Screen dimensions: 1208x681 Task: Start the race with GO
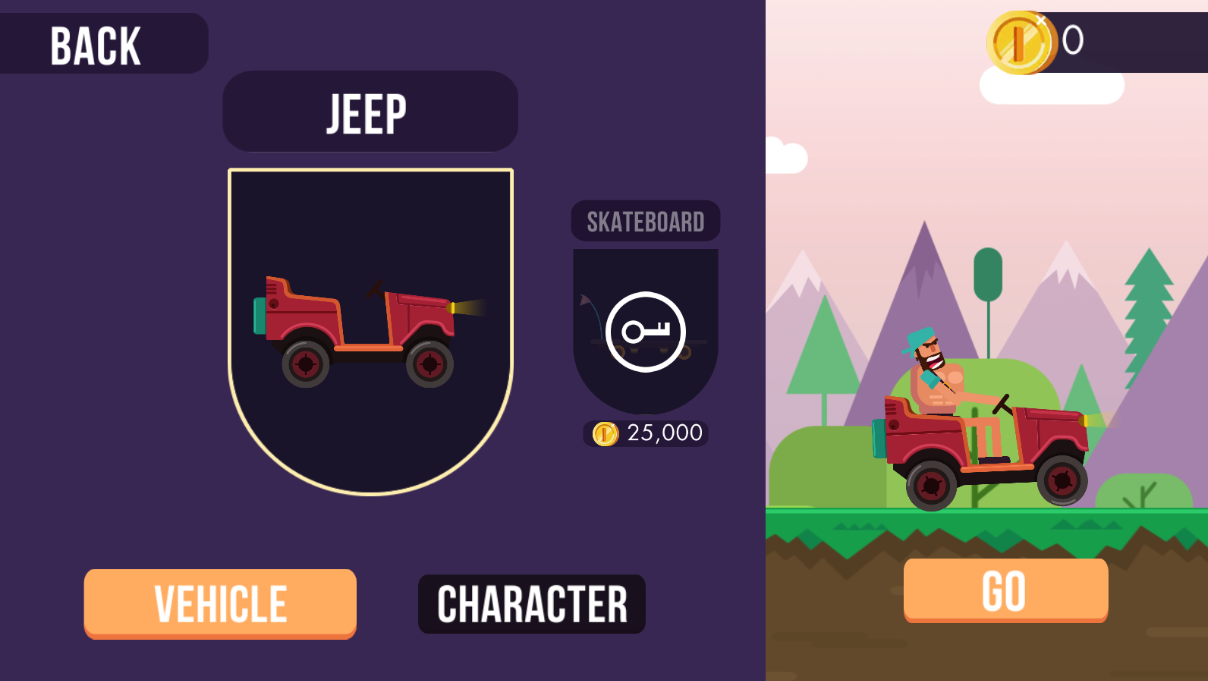(1005, 590)
